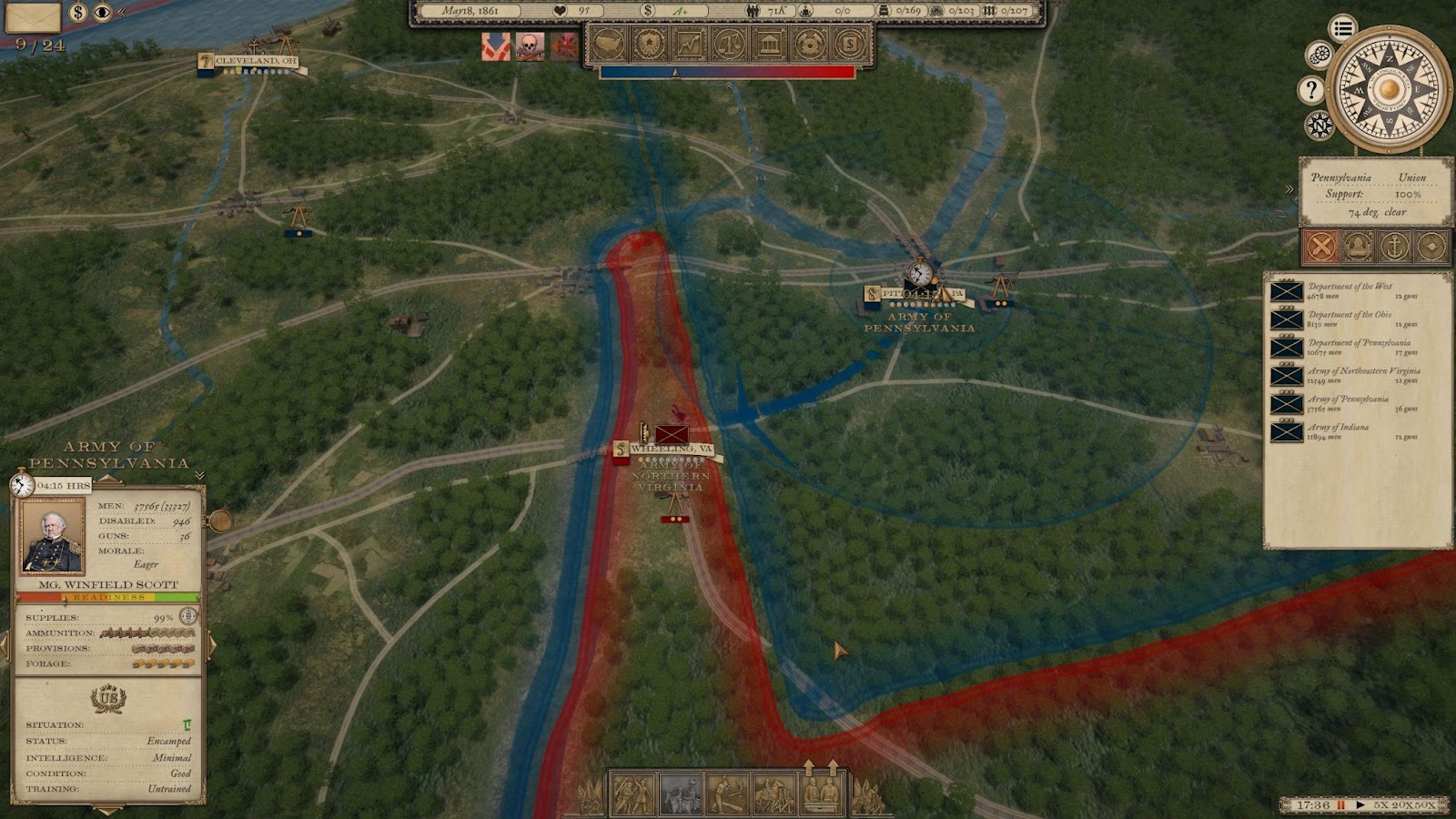This screenshot has height=819, width=1456.
Task: Open the envelope messages button
Action: tap(33, 15)
